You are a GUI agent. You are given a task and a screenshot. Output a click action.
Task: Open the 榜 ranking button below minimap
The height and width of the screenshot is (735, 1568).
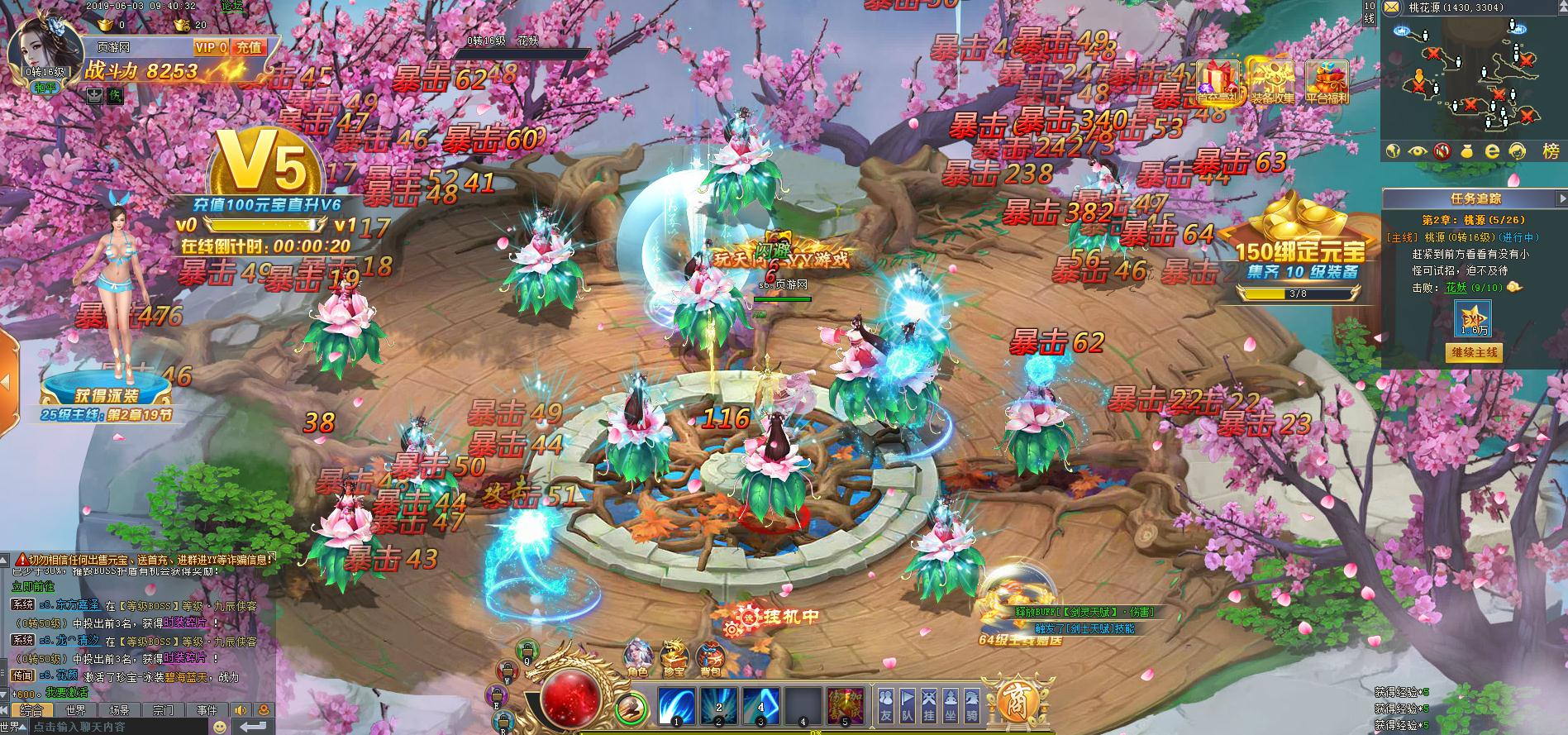point(1550,151)
